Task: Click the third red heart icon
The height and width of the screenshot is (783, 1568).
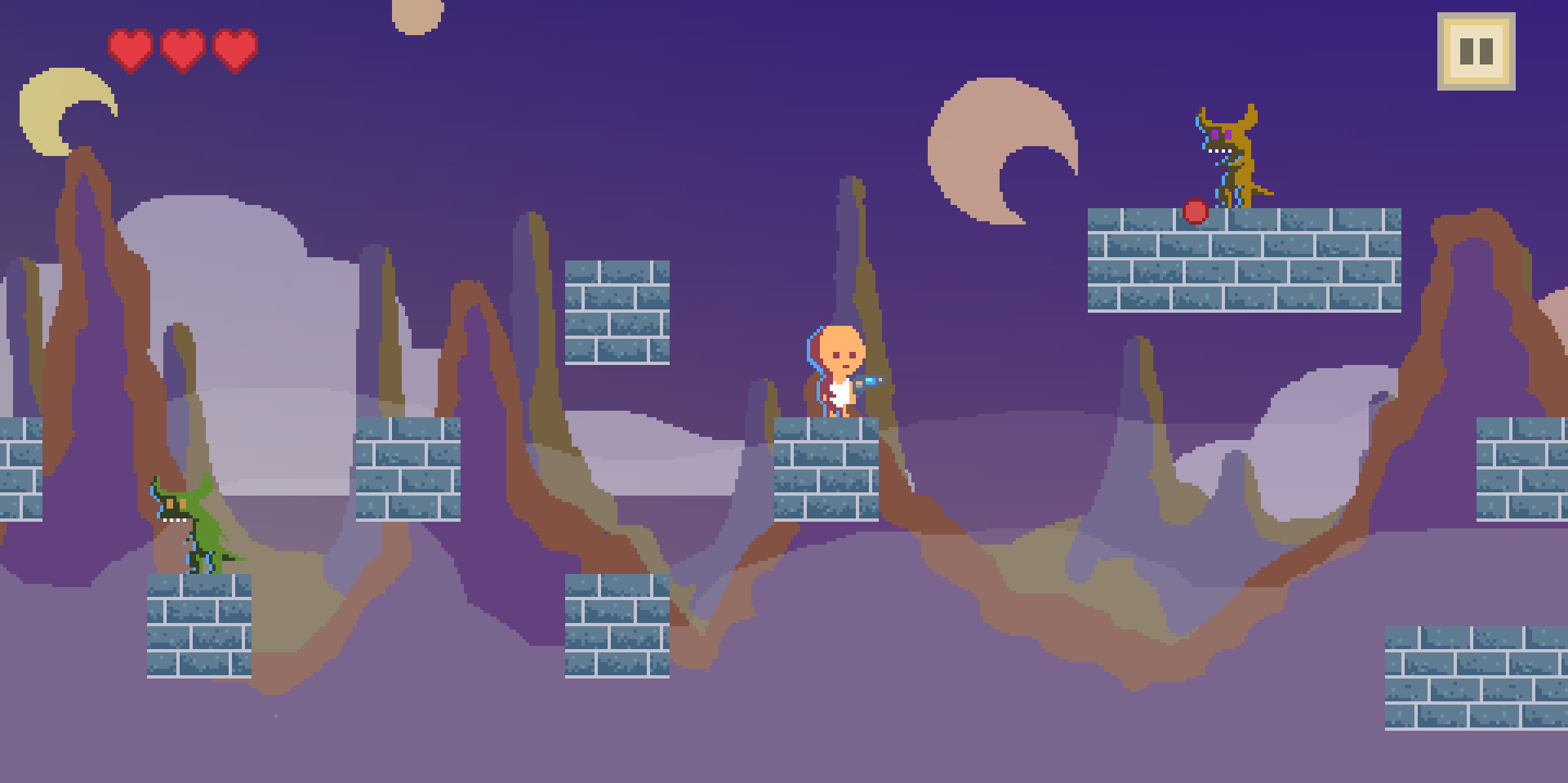Action: click(235, 49)
